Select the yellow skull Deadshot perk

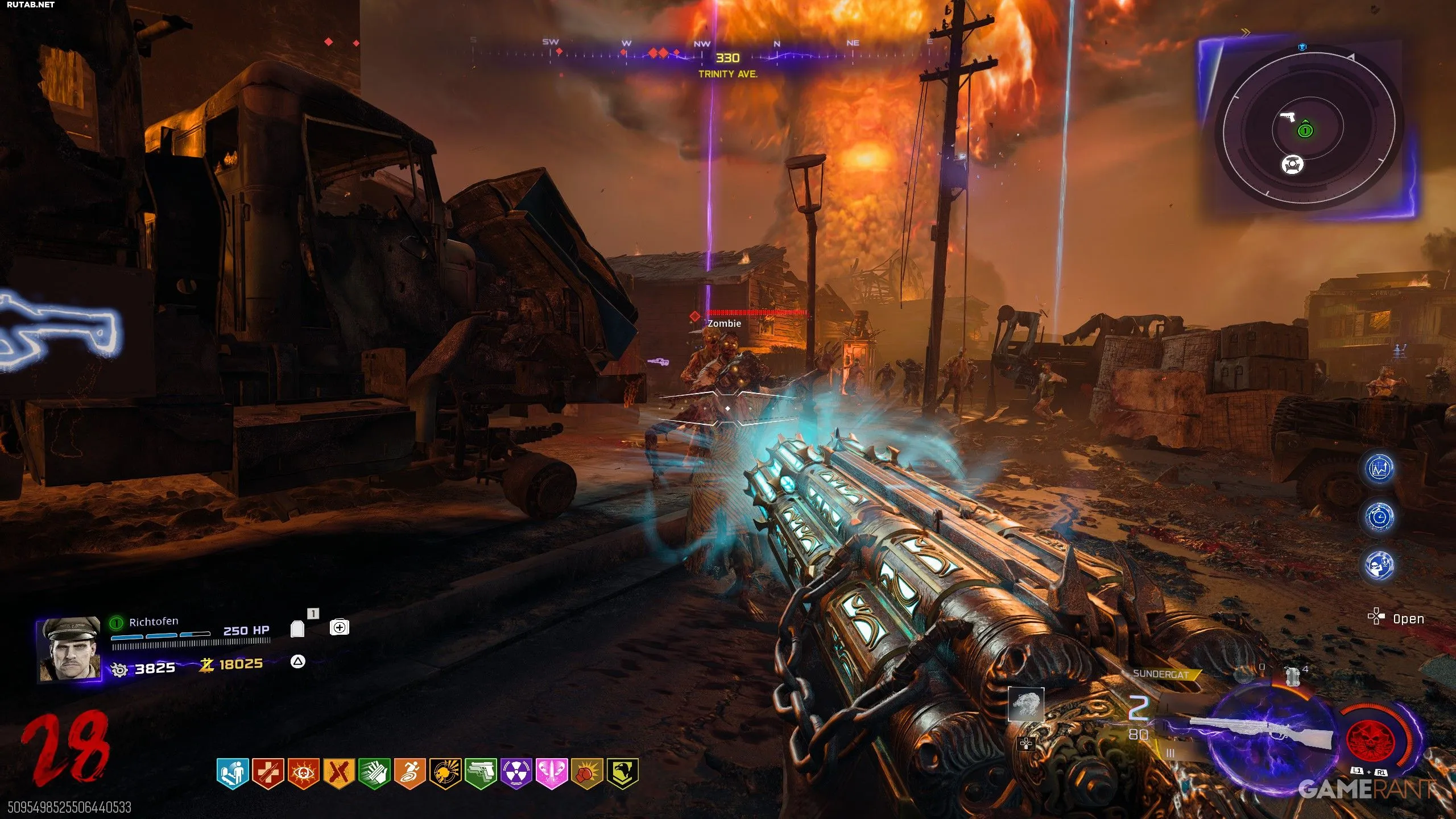(445, 773)
